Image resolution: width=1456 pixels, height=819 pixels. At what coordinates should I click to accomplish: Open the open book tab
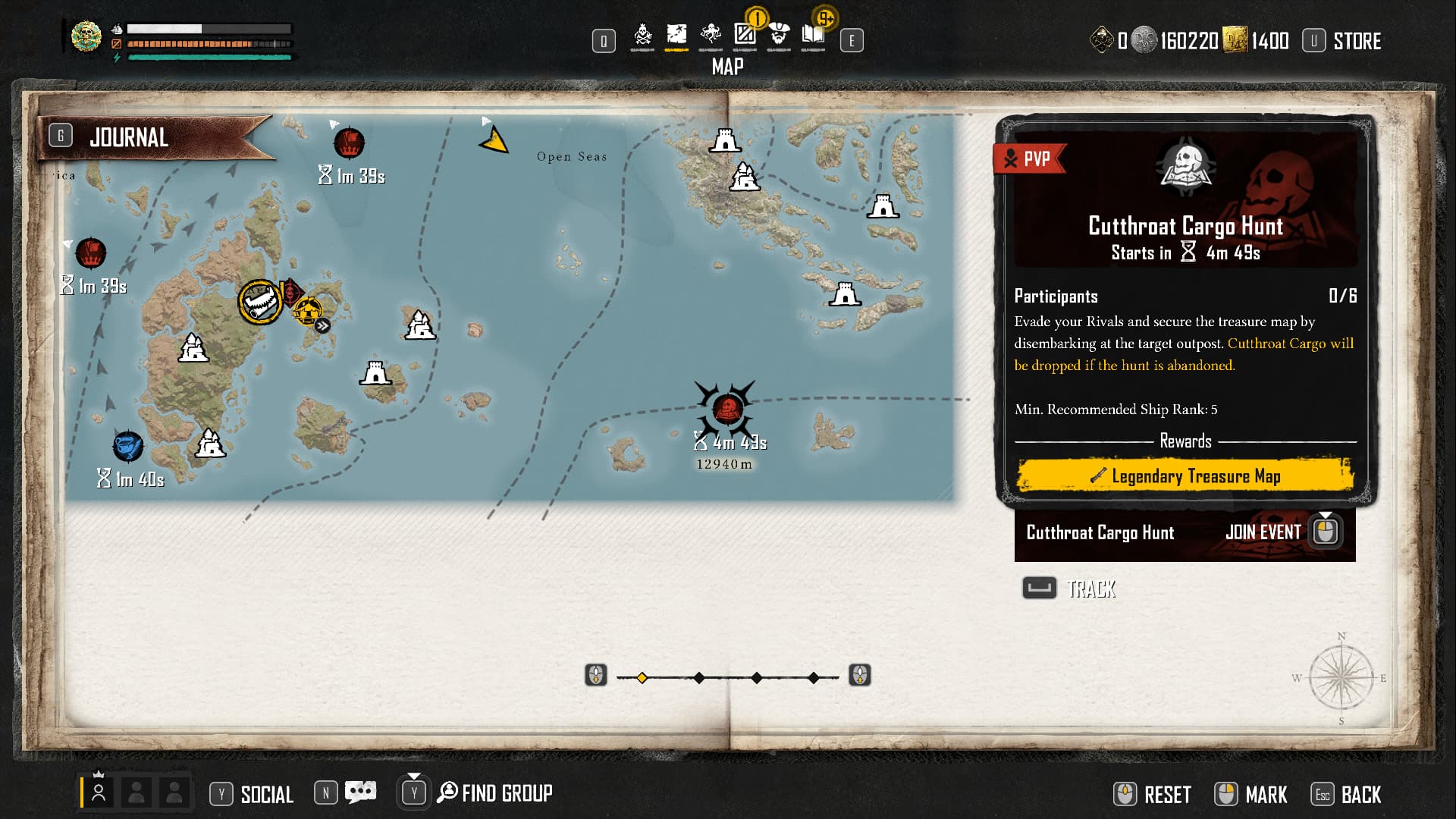click(813, 35)
